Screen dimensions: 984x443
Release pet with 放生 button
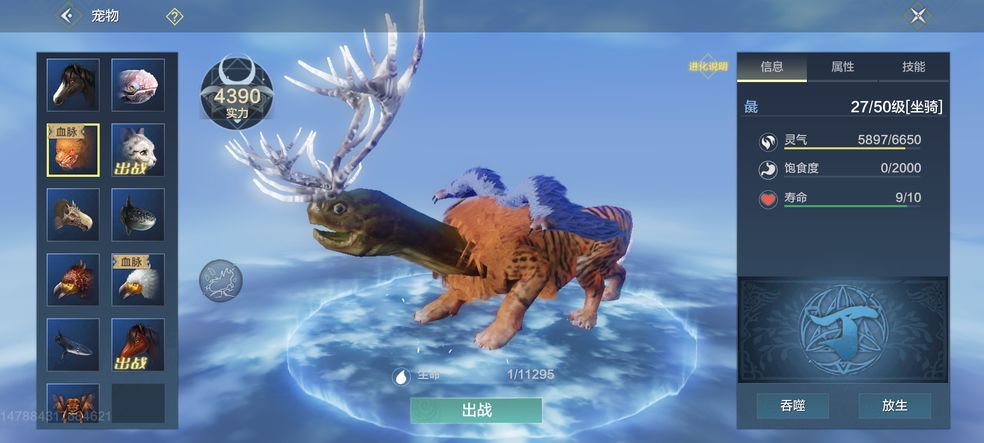click(x=894, y=406)
